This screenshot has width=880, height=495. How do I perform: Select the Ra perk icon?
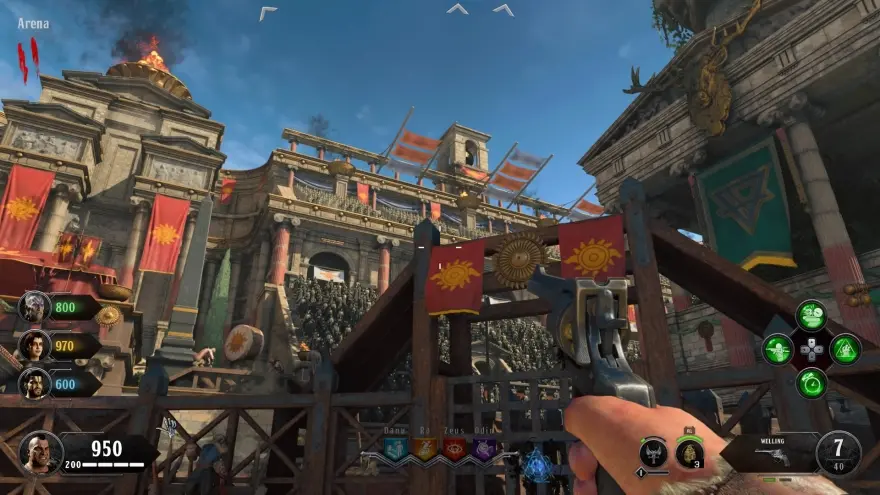(425, 449)
